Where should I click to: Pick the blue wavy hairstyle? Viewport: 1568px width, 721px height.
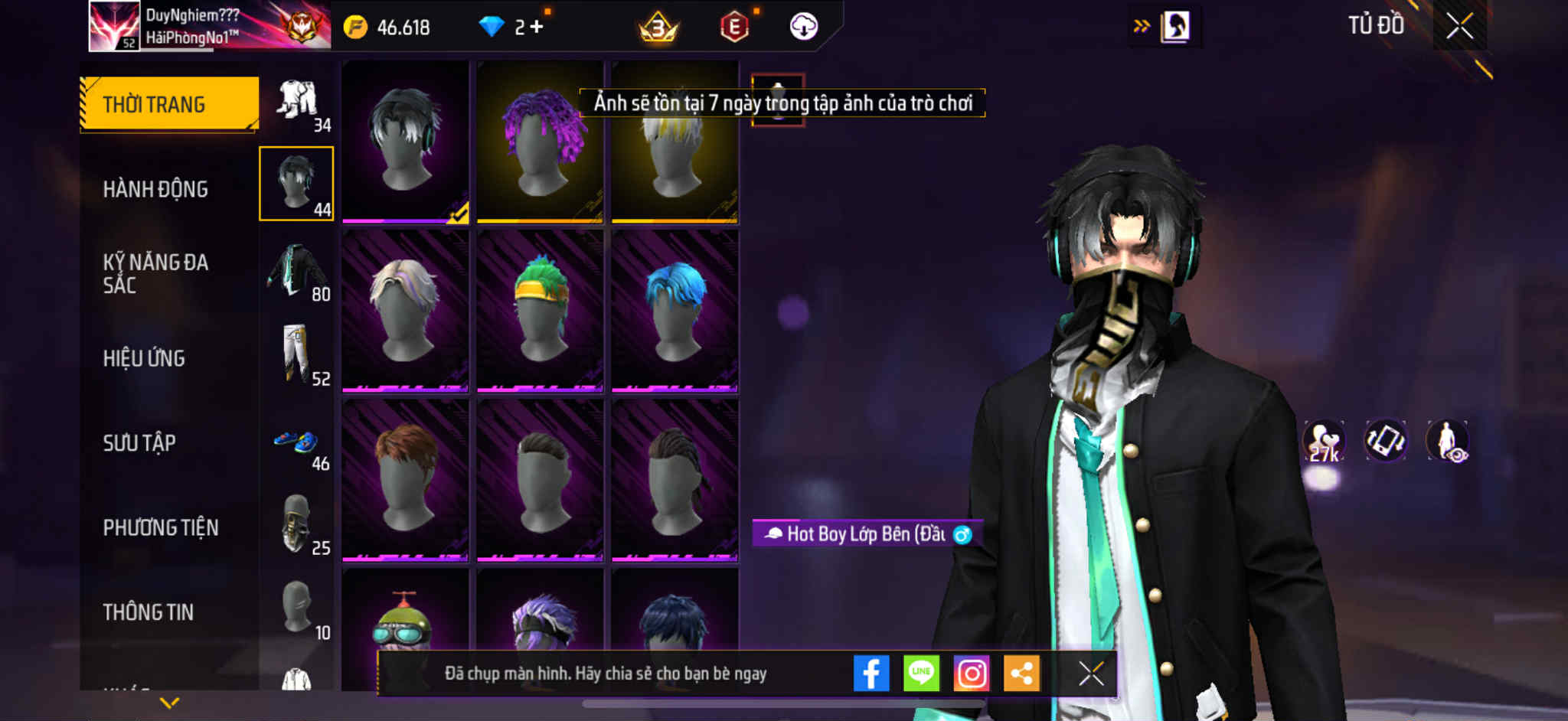(x=675, y=311)
